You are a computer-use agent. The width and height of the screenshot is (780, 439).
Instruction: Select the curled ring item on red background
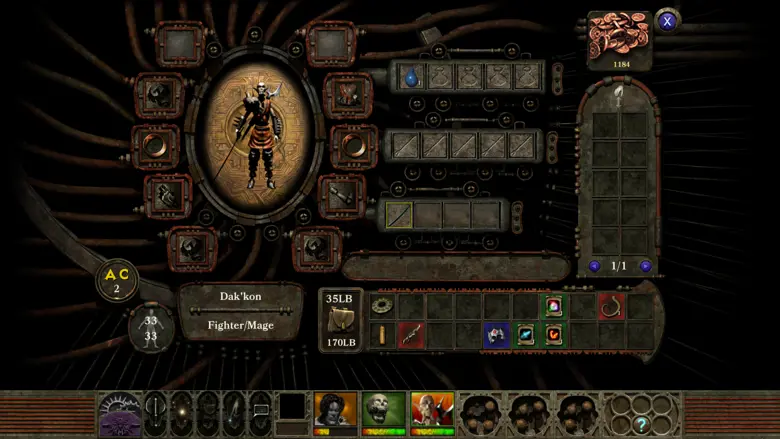click(611, 306)
